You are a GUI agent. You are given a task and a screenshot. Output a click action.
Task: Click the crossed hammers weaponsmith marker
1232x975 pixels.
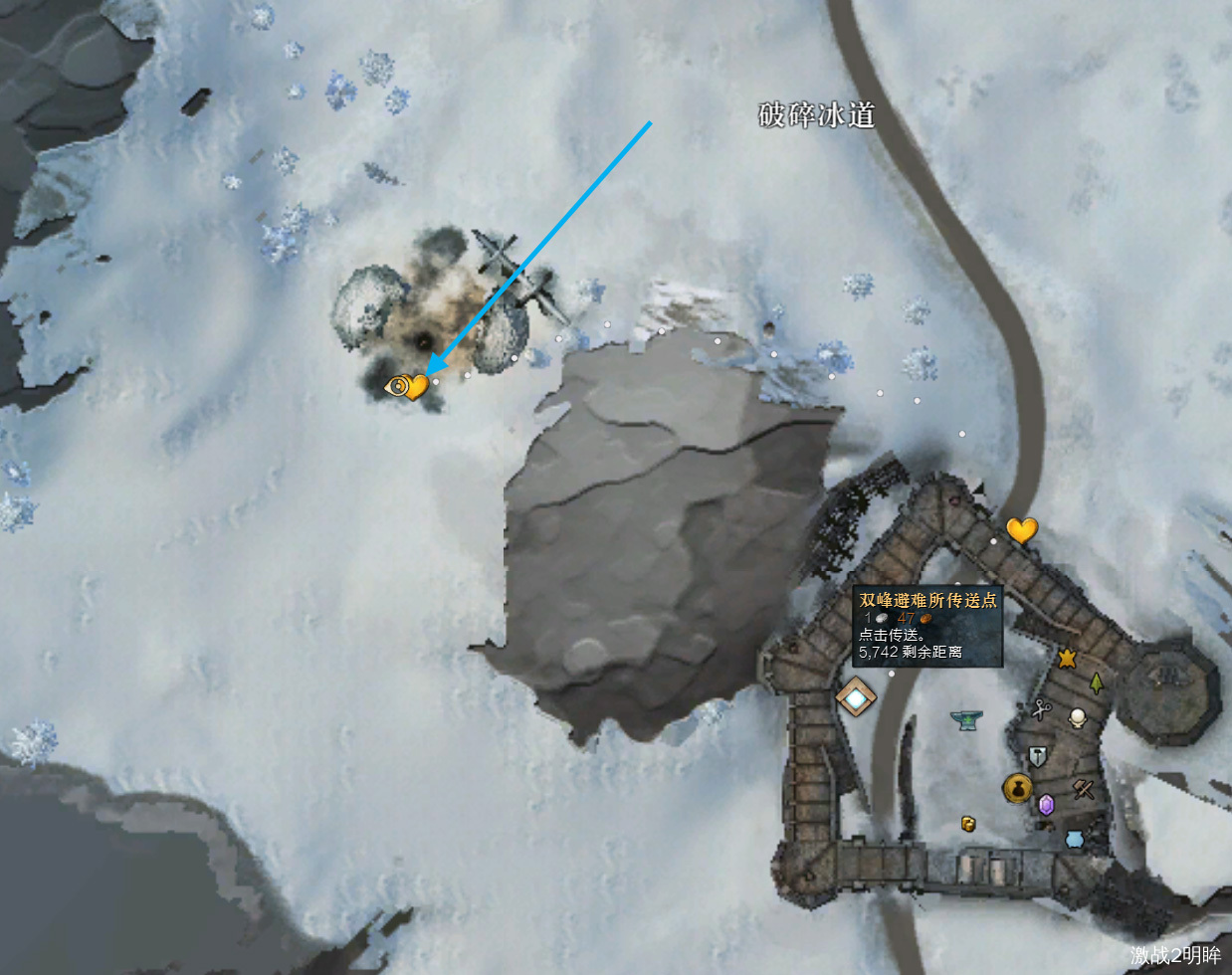point(1083,790)
